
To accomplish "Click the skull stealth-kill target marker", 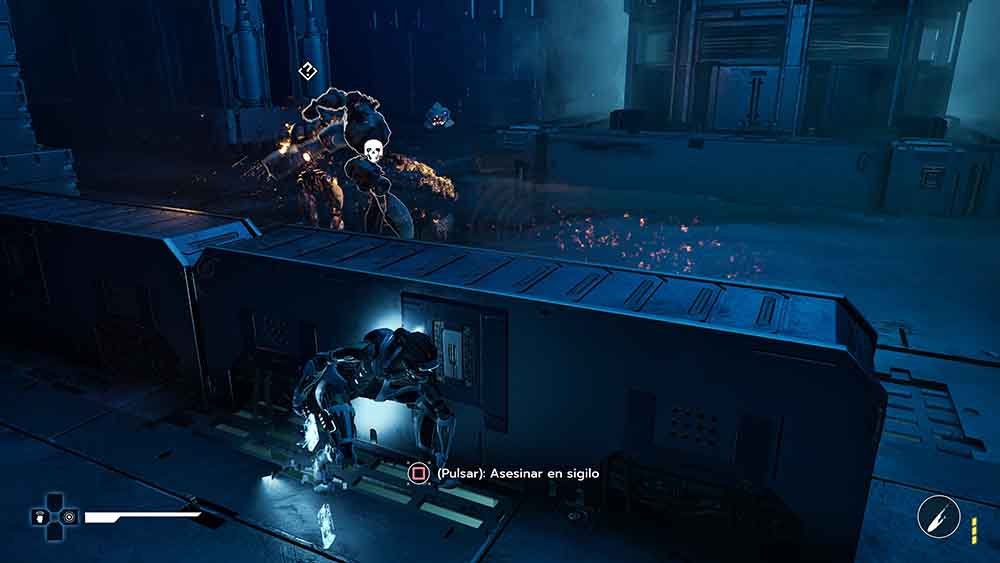I will coord(372,151).
